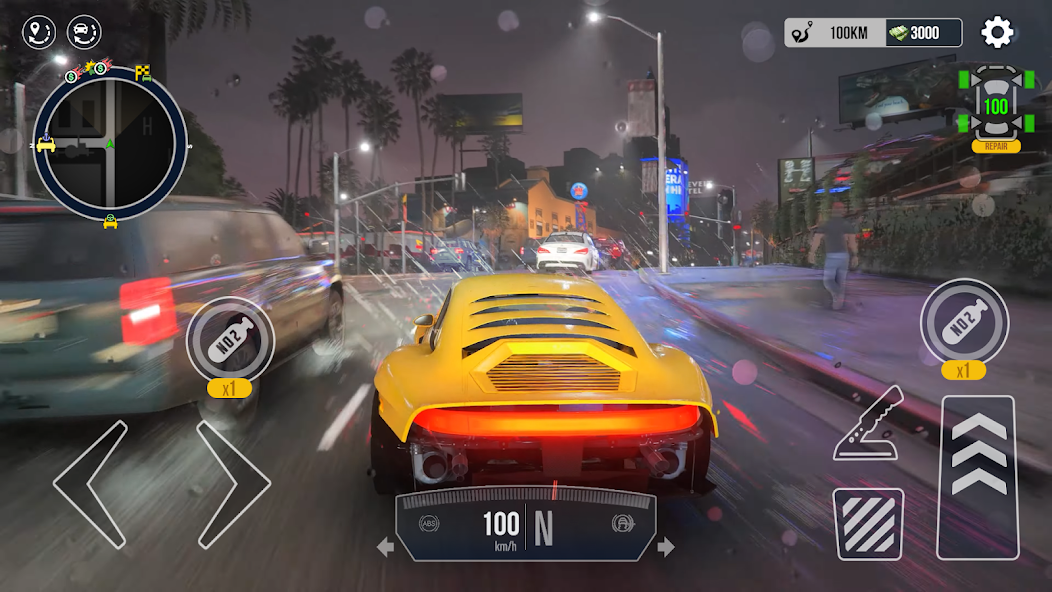Click the small left arrow beside the speedometer
Screen dimensions: 1052x592
point(385,547)
